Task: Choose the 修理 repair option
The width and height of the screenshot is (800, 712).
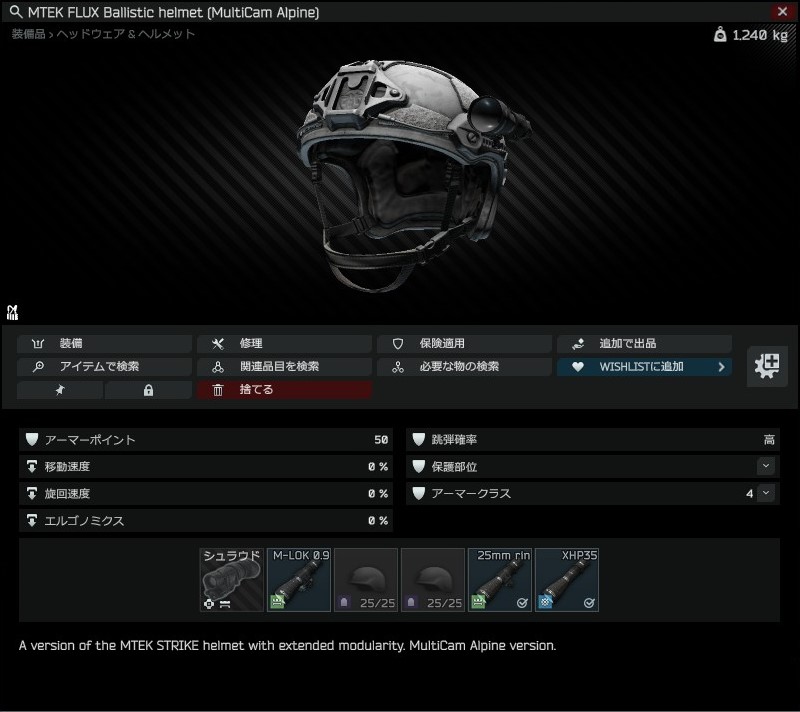Action: click(284, 343)
